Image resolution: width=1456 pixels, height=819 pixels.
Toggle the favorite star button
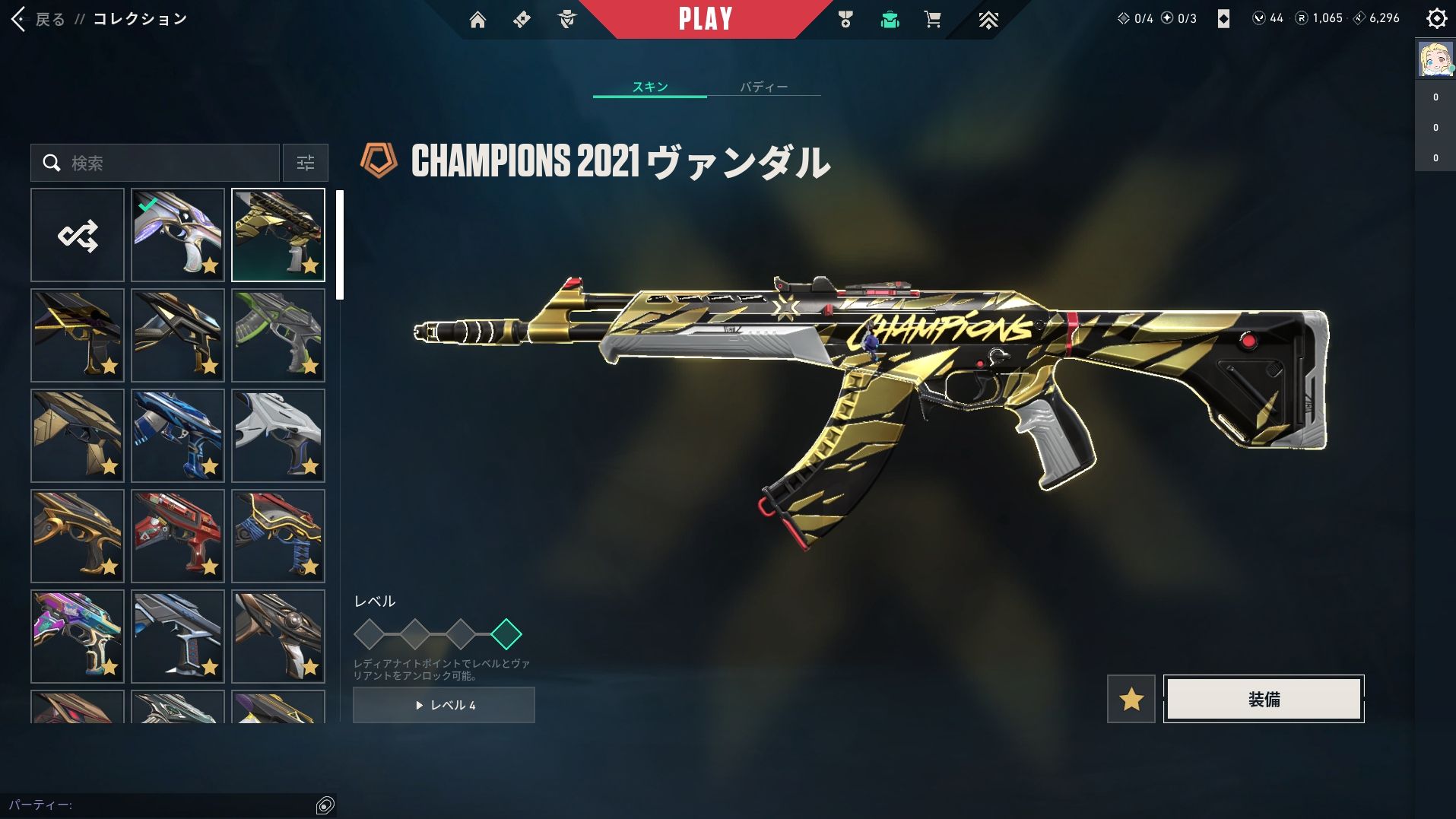1131,699
